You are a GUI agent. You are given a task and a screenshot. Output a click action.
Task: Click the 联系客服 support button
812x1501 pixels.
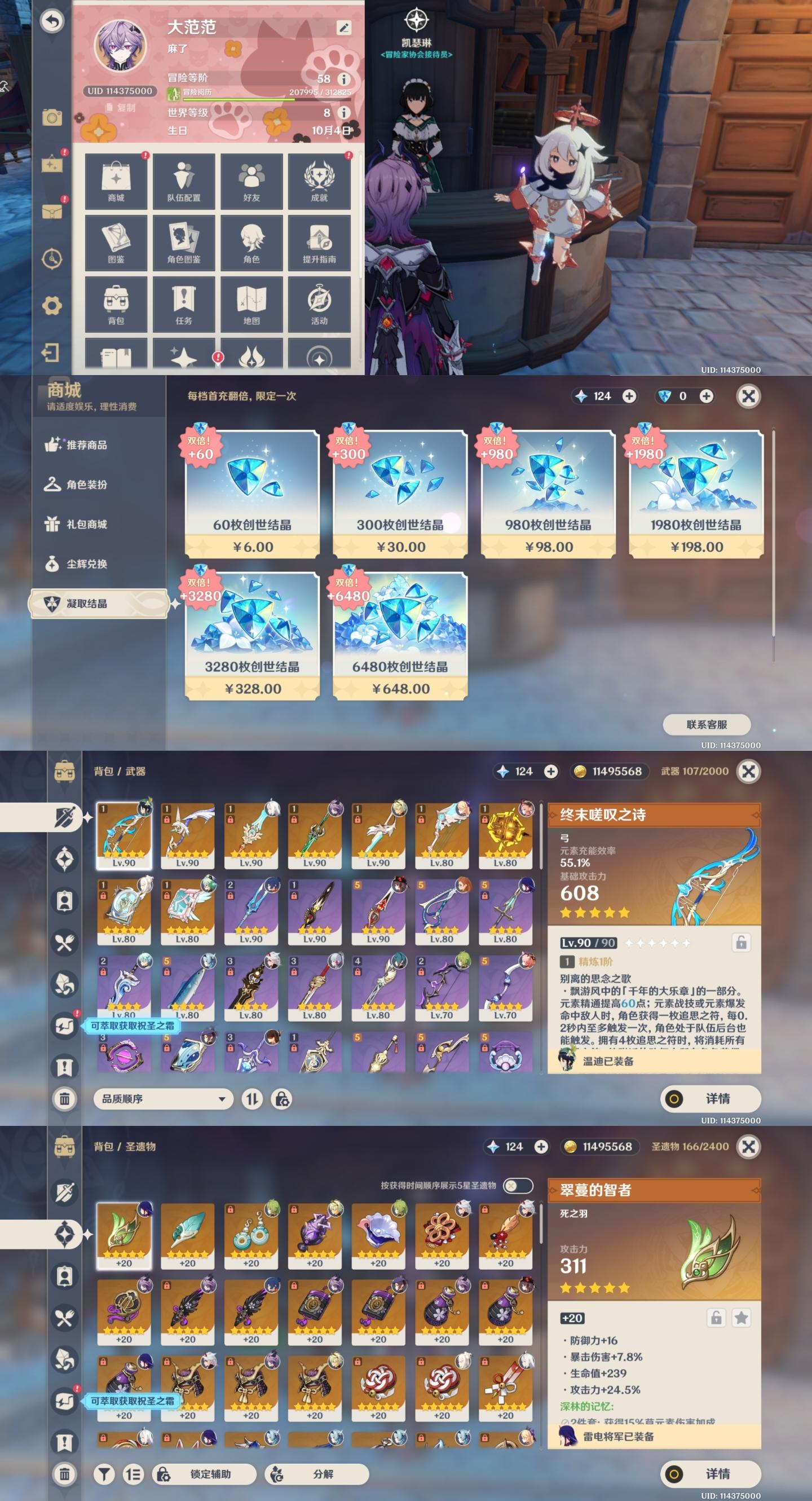707,724
